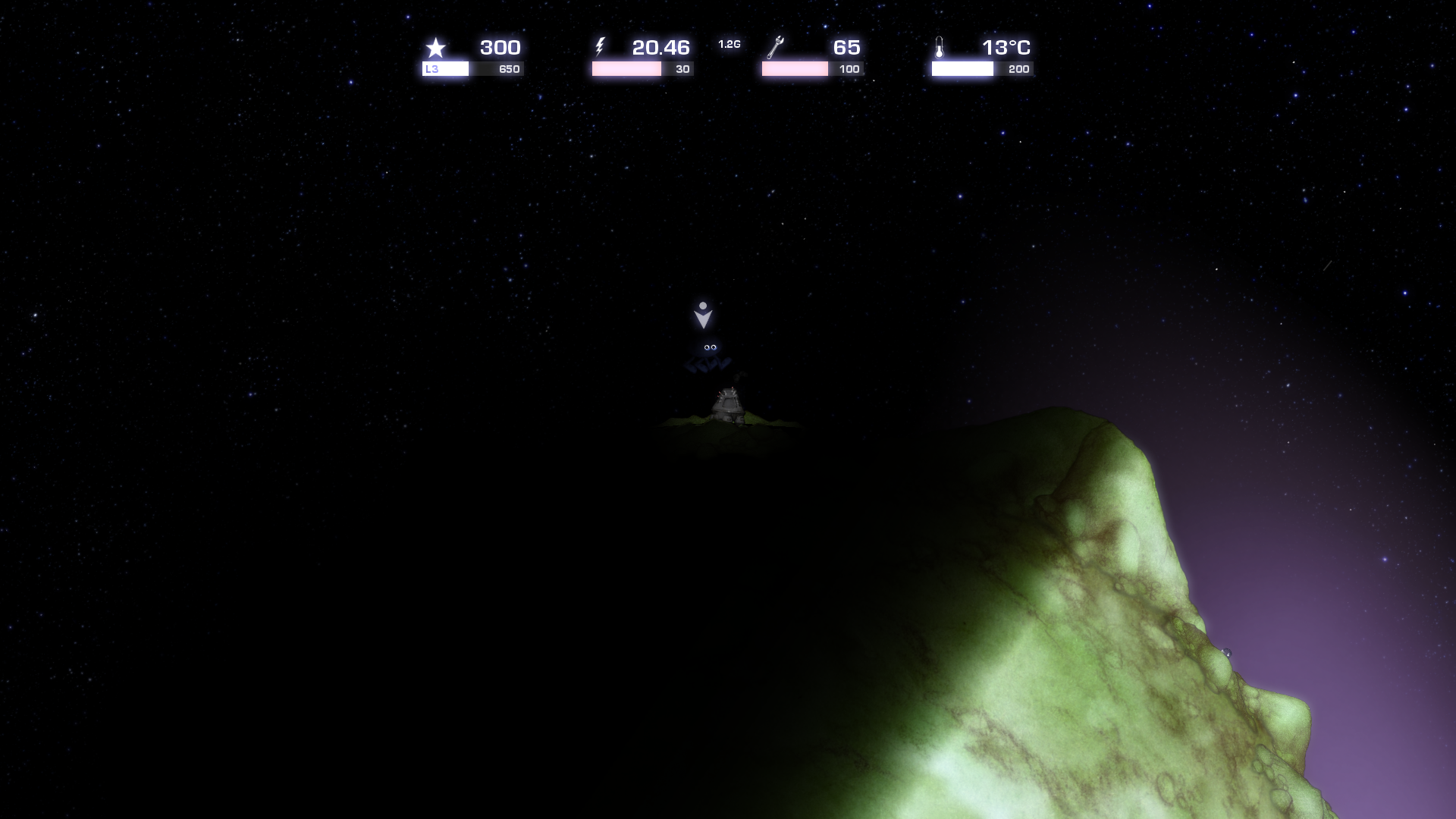Click the thermometer temperature icon
Viewport: 1456px width, 819px height.
940,47
